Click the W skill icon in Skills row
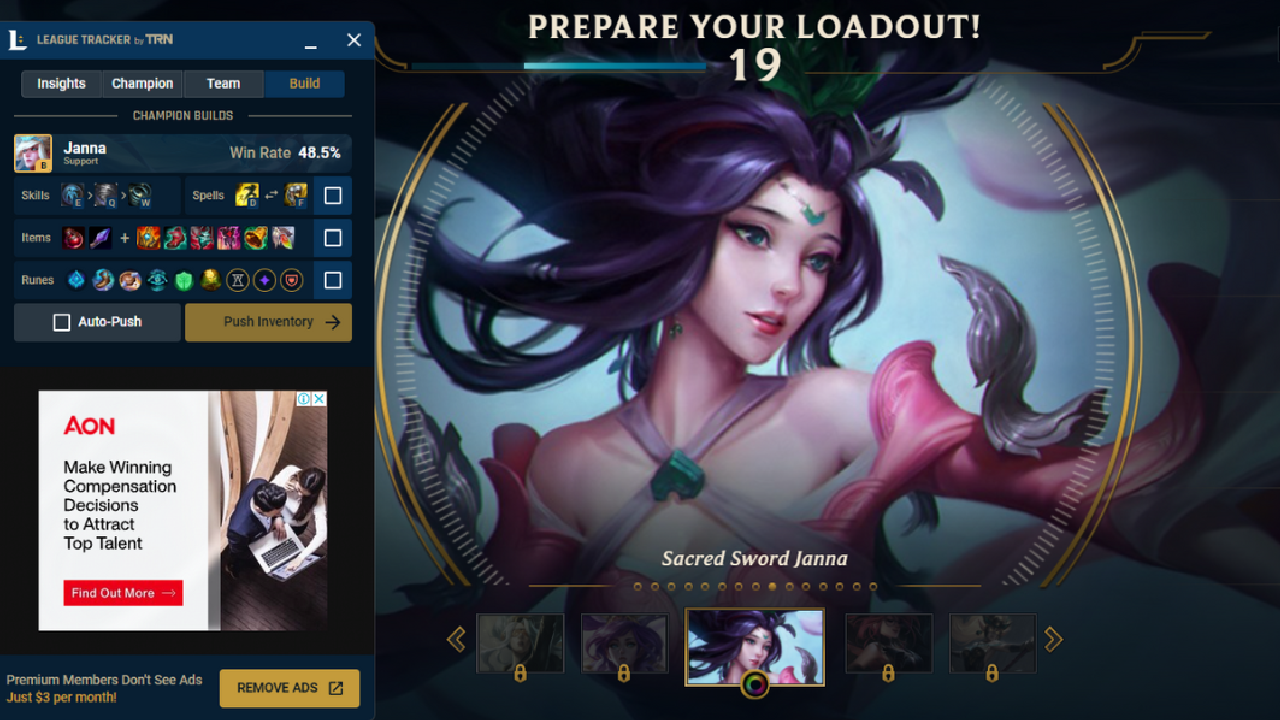This screenshot has width=1280, height=720. (x=138, y=193)
